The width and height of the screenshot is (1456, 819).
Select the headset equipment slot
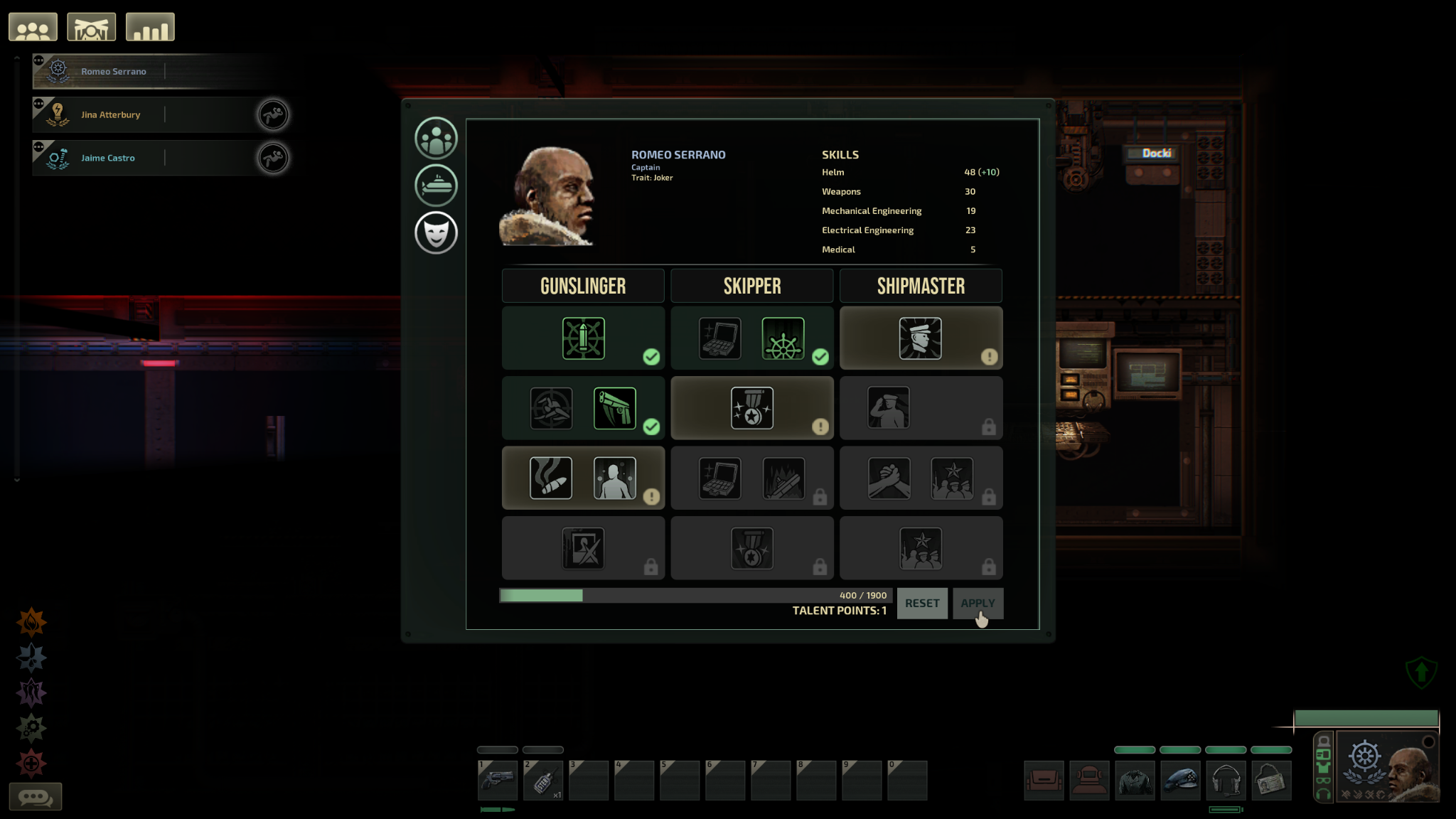point(1226,781)
